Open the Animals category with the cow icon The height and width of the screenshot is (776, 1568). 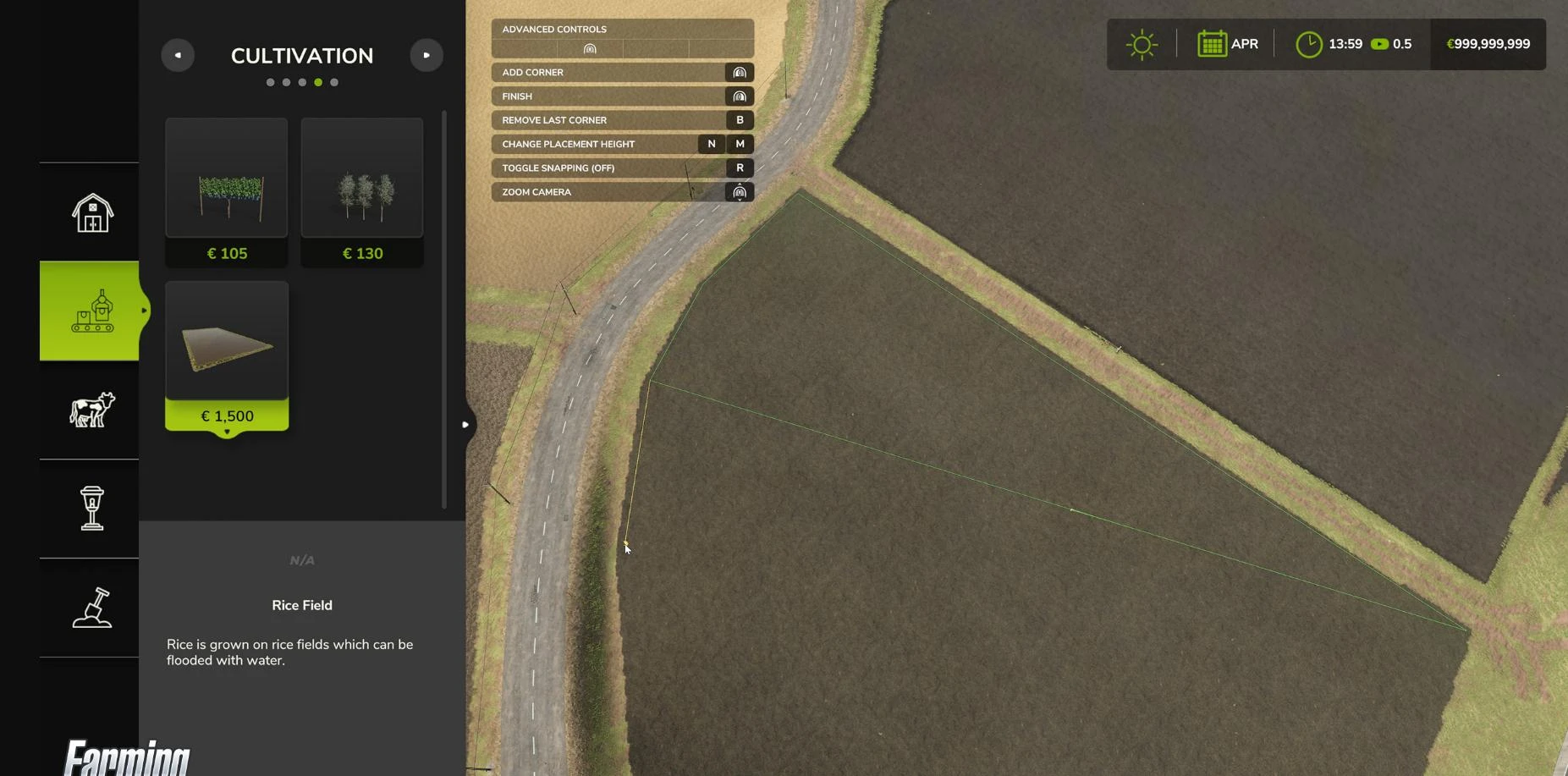tap(91, 409)
